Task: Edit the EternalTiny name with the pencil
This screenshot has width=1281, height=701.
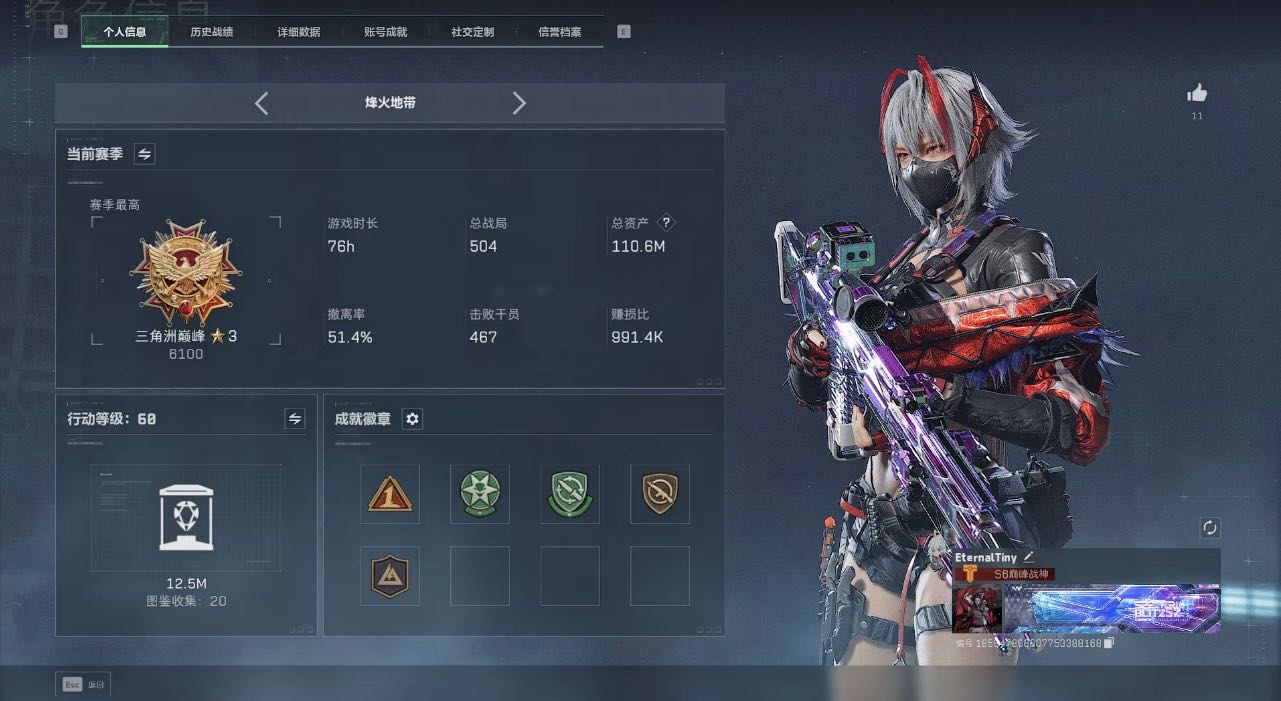Action: (1029, 557)
